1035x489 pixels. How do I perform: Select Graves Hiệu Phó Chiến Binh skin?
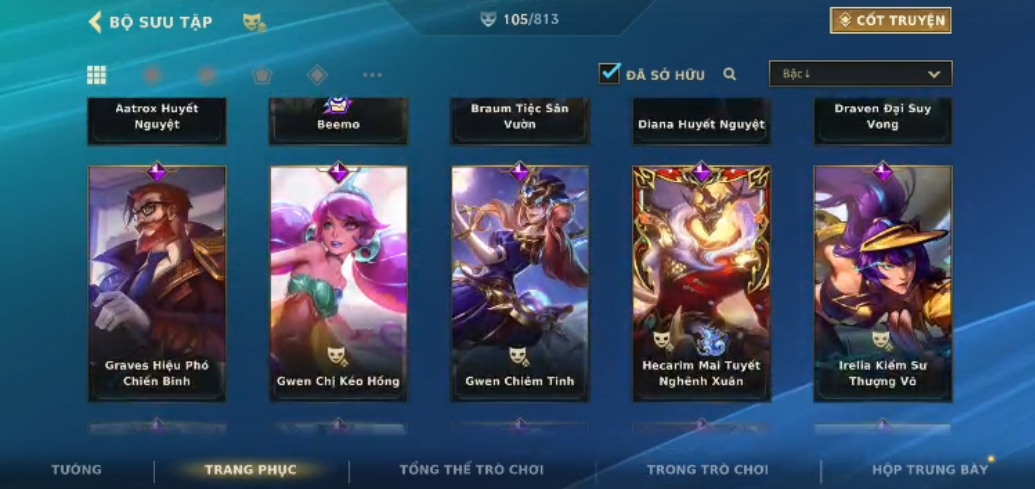[157, 284]
